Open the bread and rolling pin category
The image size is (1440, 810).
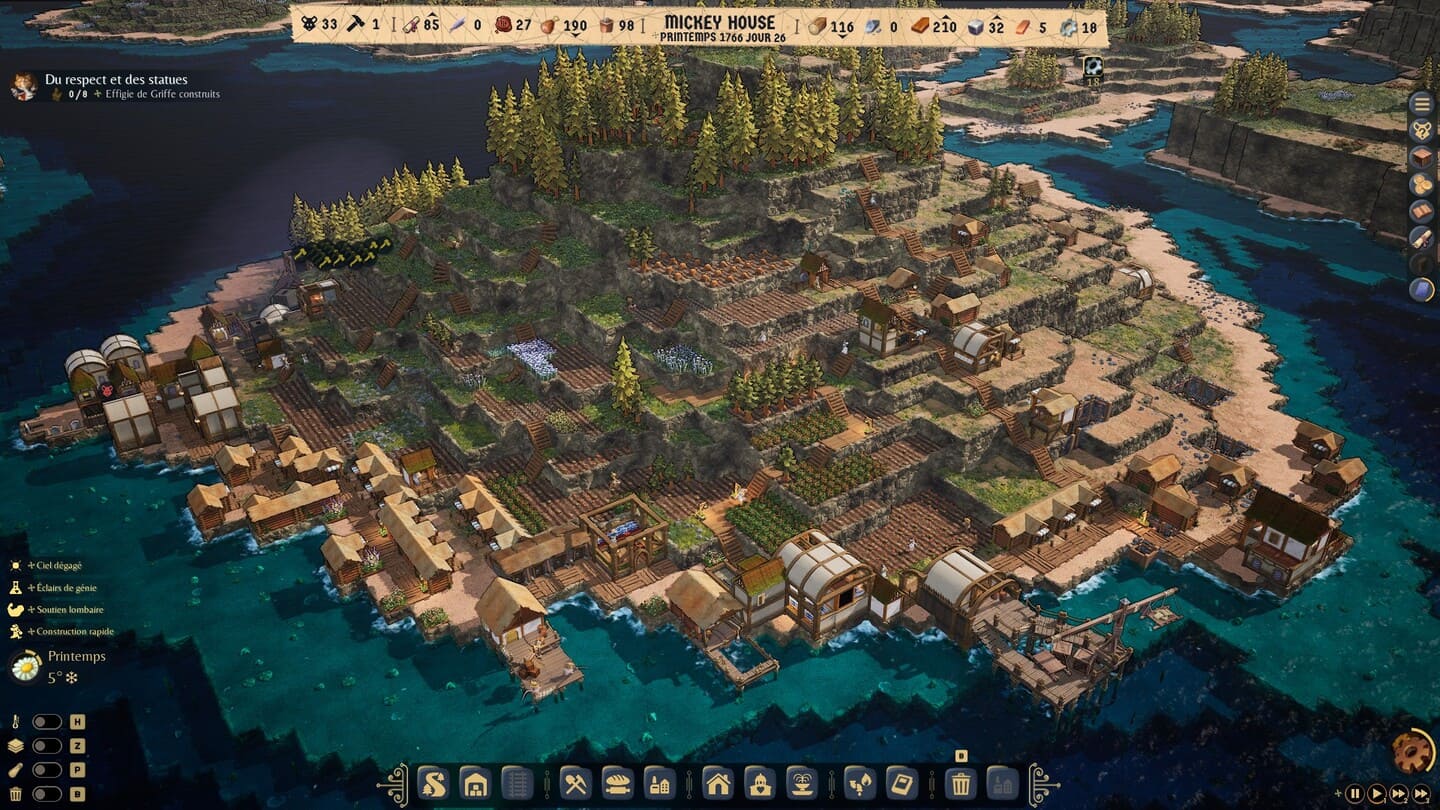(617, 782)
